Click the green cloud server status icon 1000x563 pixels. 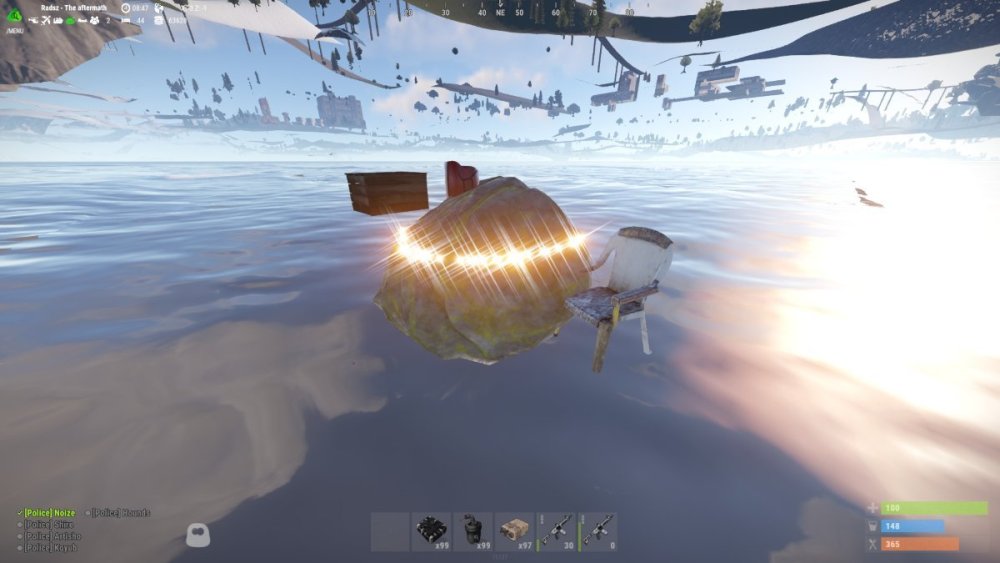[70, 20]
